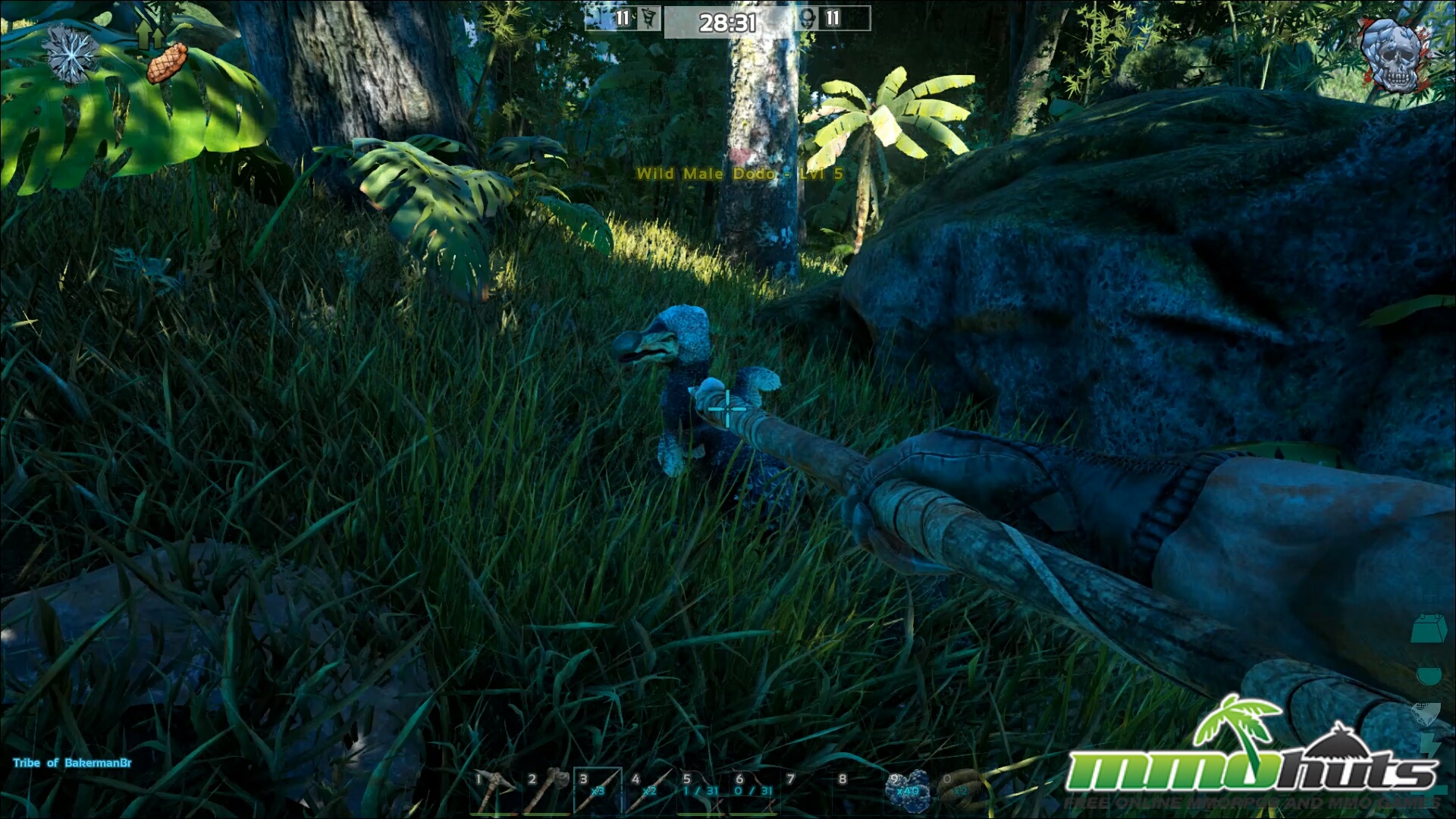Select the spear stack (x3) in slot 3
This screenshot has height=819, width=1456.
(598, 792)
